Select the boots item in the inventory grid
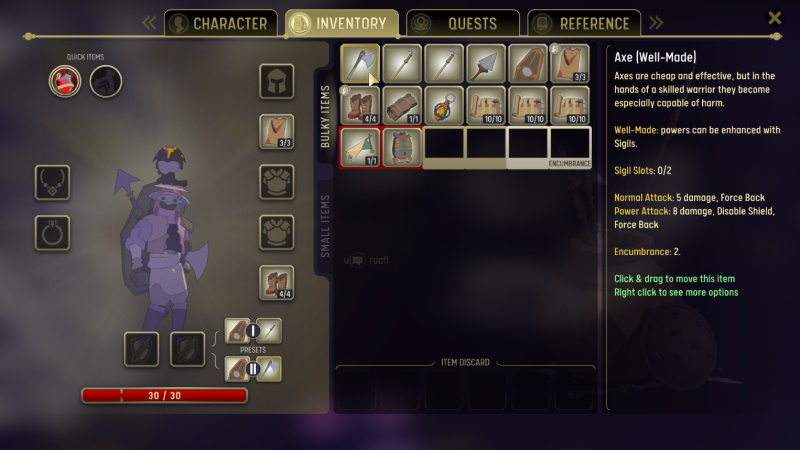Screen dimensions: 800x450 coord(360,105)
